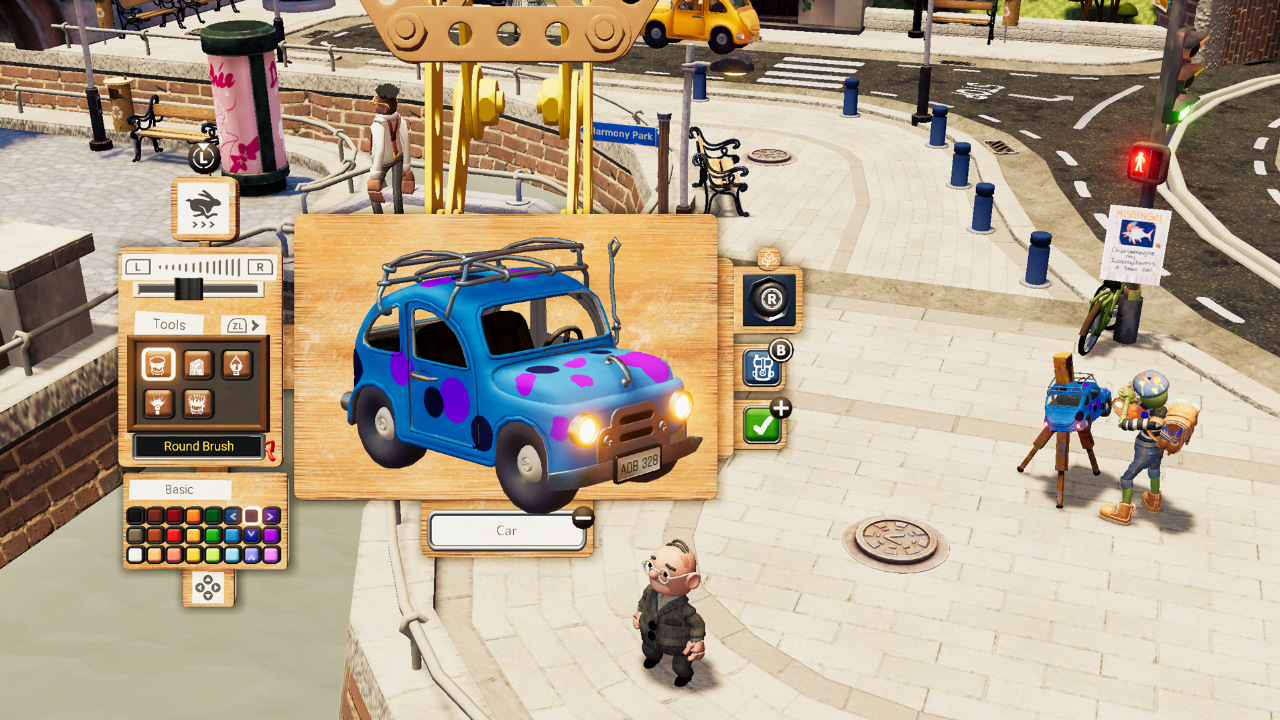Pick the white color swatch
The height and width of the screenshot is (720, 1280).
coord(134,553)
